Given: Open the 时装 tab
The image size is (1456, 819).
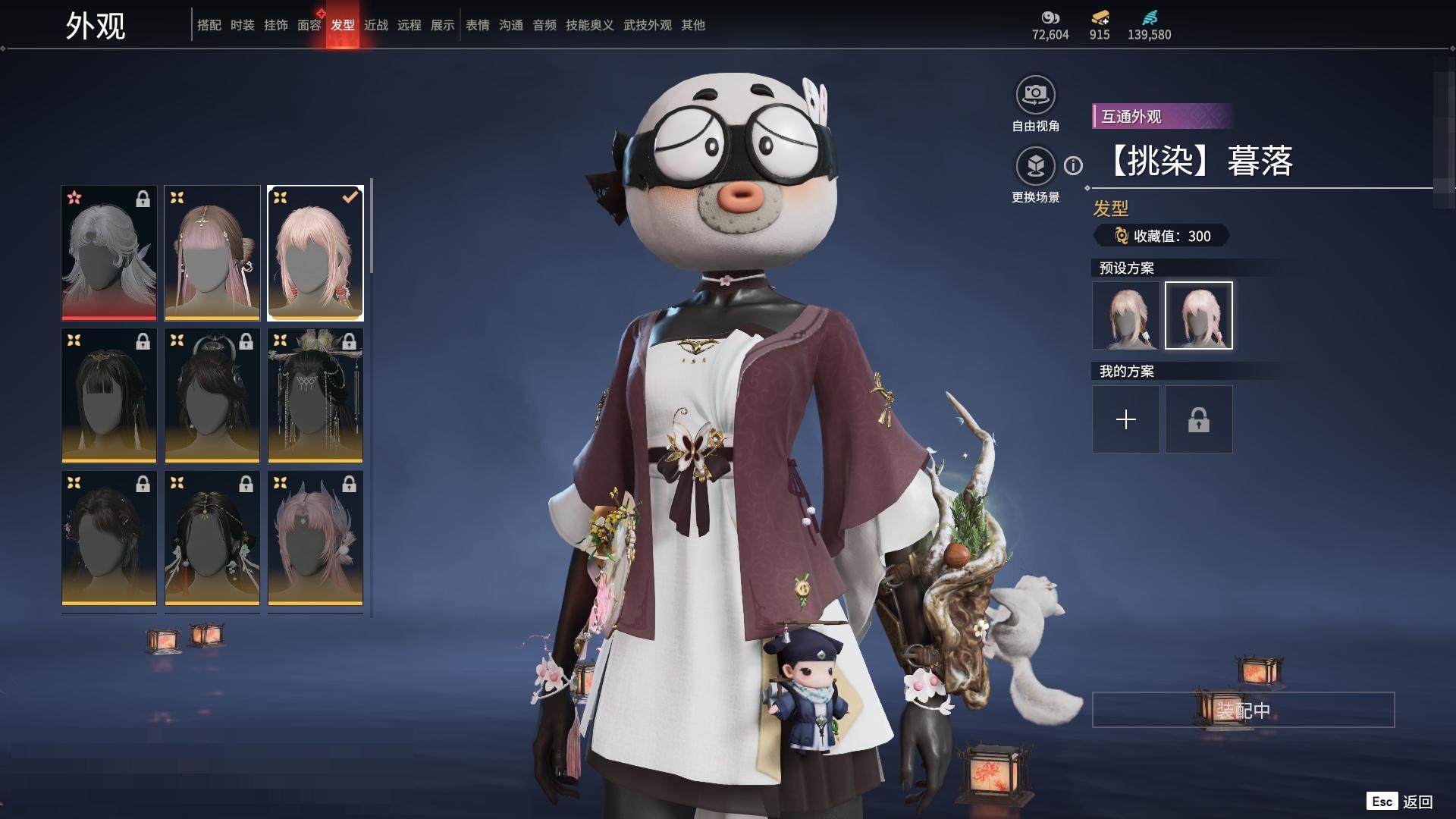Looking at the screenshot, I should pos(242,25).
